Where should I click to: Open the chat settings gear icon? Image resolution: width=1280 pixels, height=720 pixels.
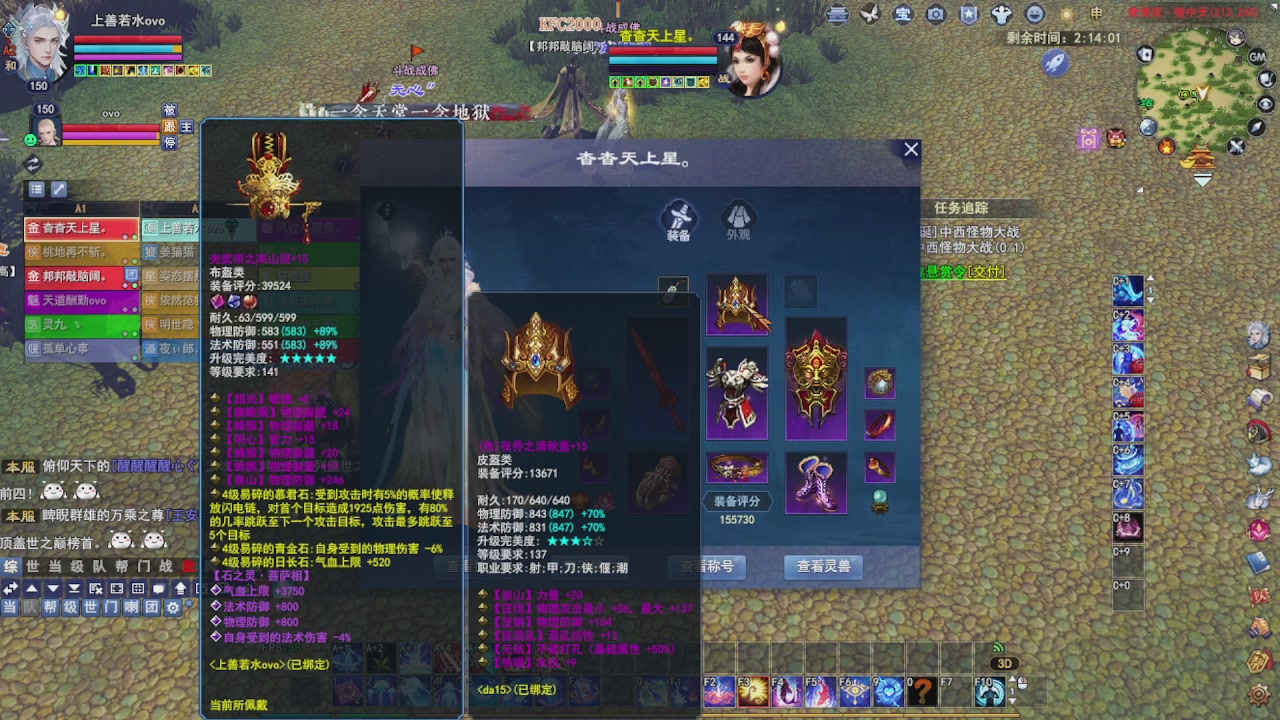tap(172, 608)
